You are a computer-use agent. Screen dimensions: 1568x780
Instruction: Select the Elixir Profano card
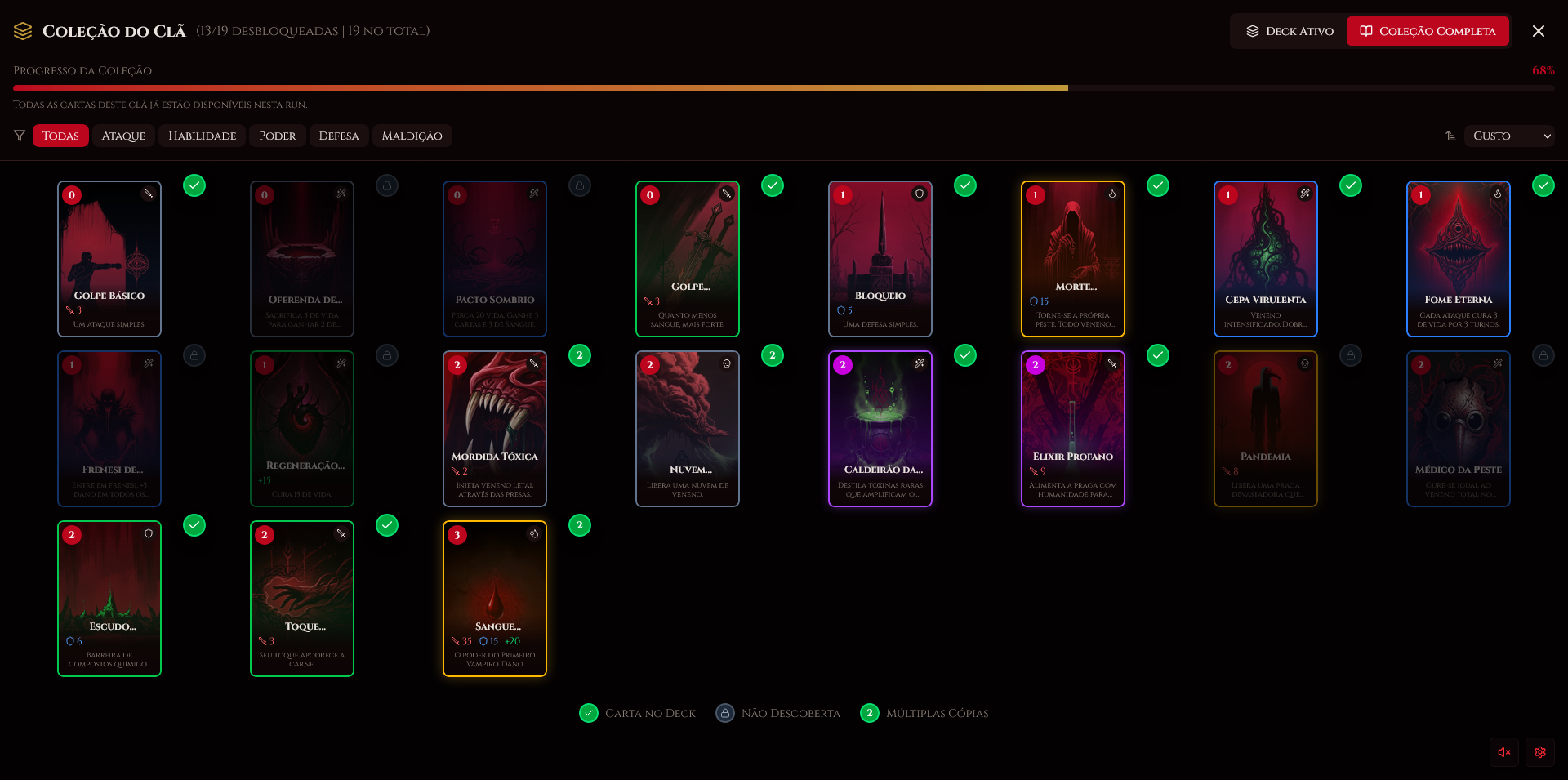pyautogui.click(x=1073, y=428)
